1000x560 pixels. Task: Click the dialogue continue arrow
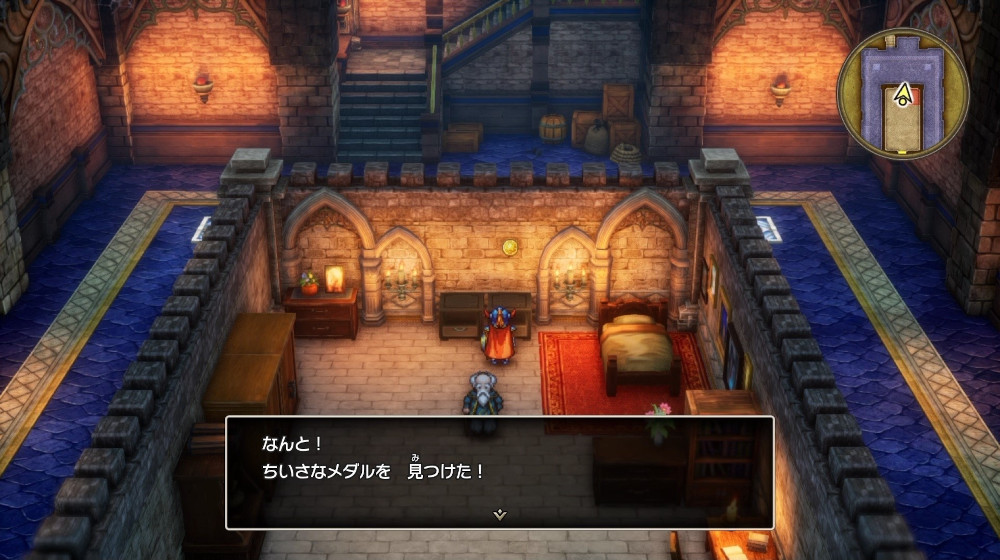pyautogui.click(x=500, y=514)
